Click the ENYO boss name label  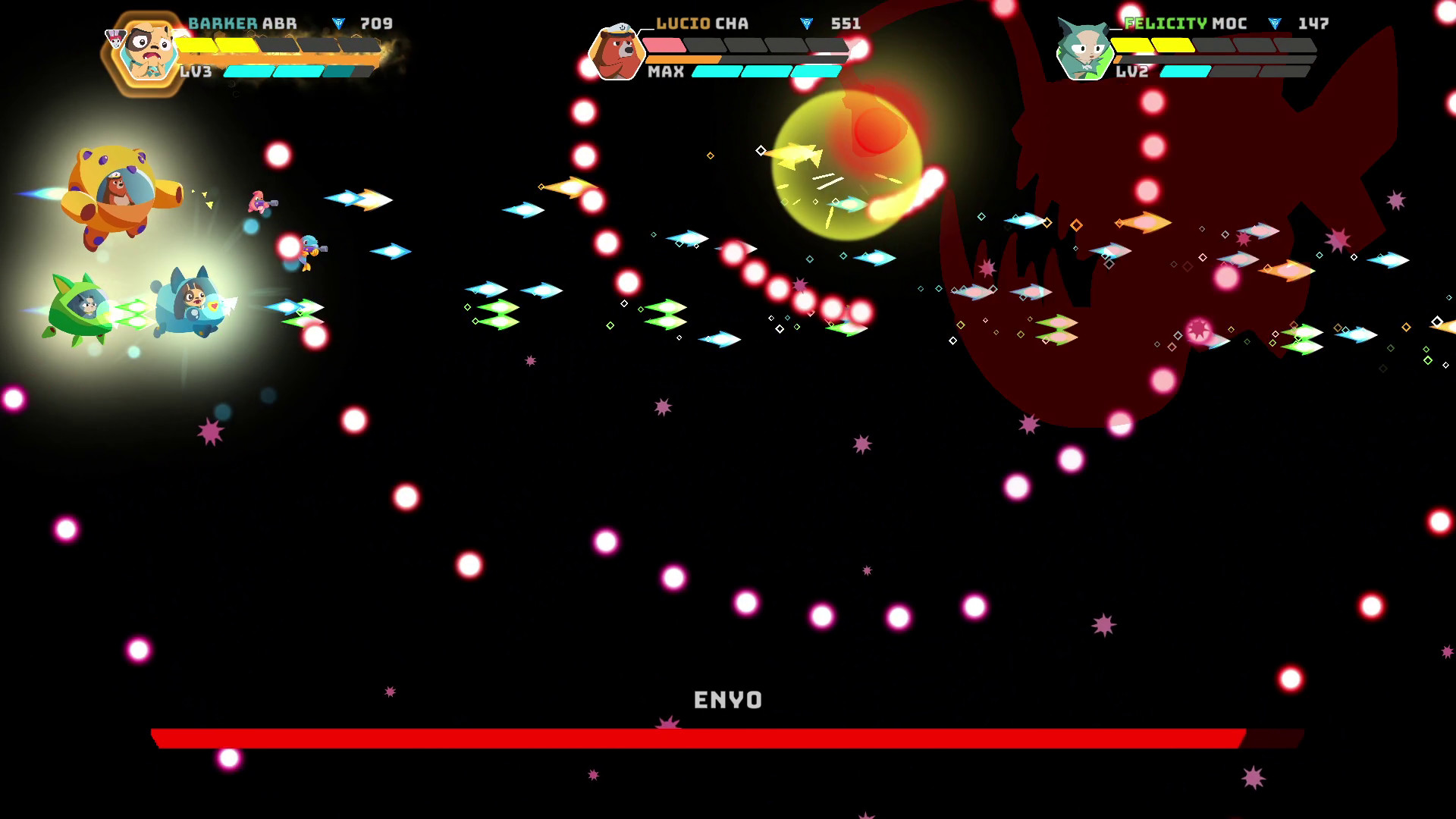(x=727, y=701)
